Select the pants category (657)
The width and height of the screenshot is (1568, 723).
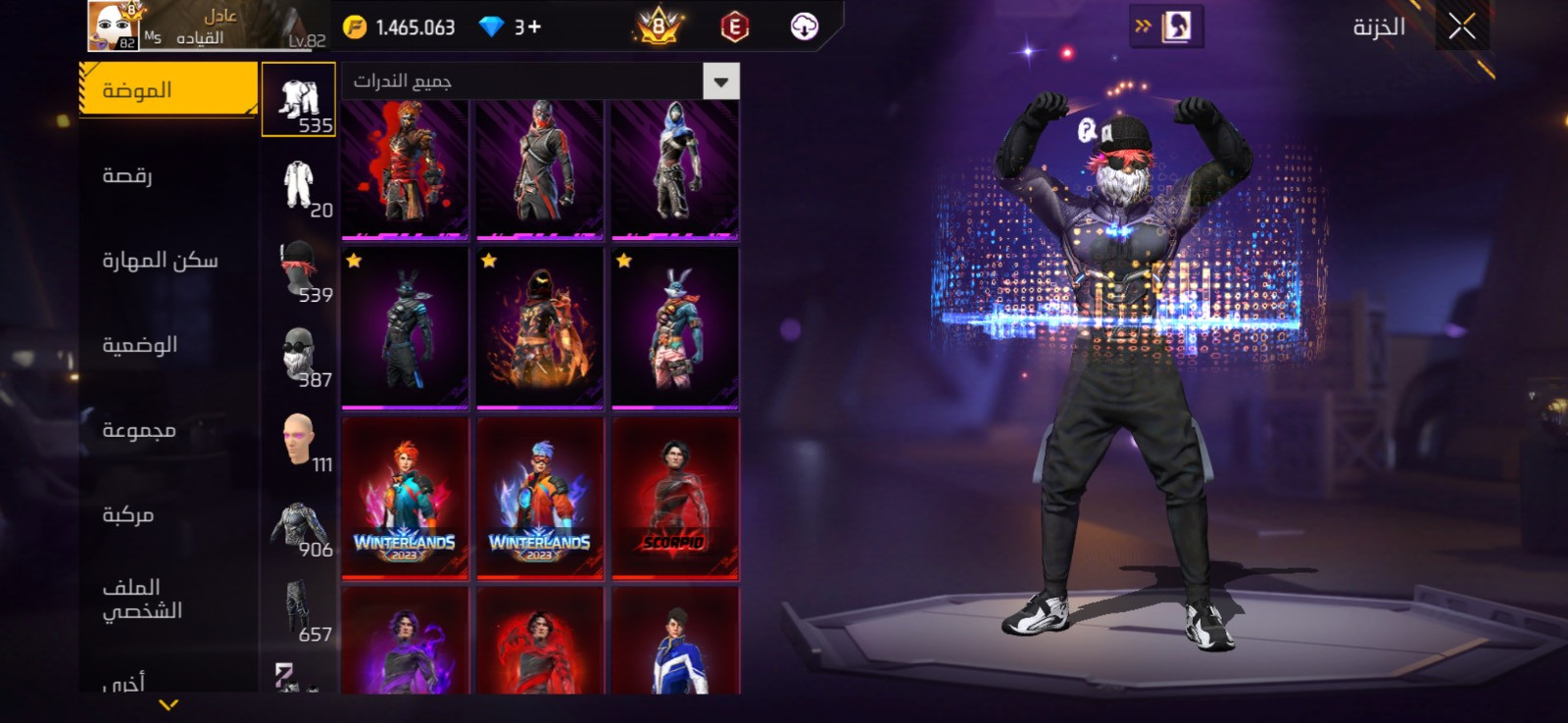tap(299, 608)
